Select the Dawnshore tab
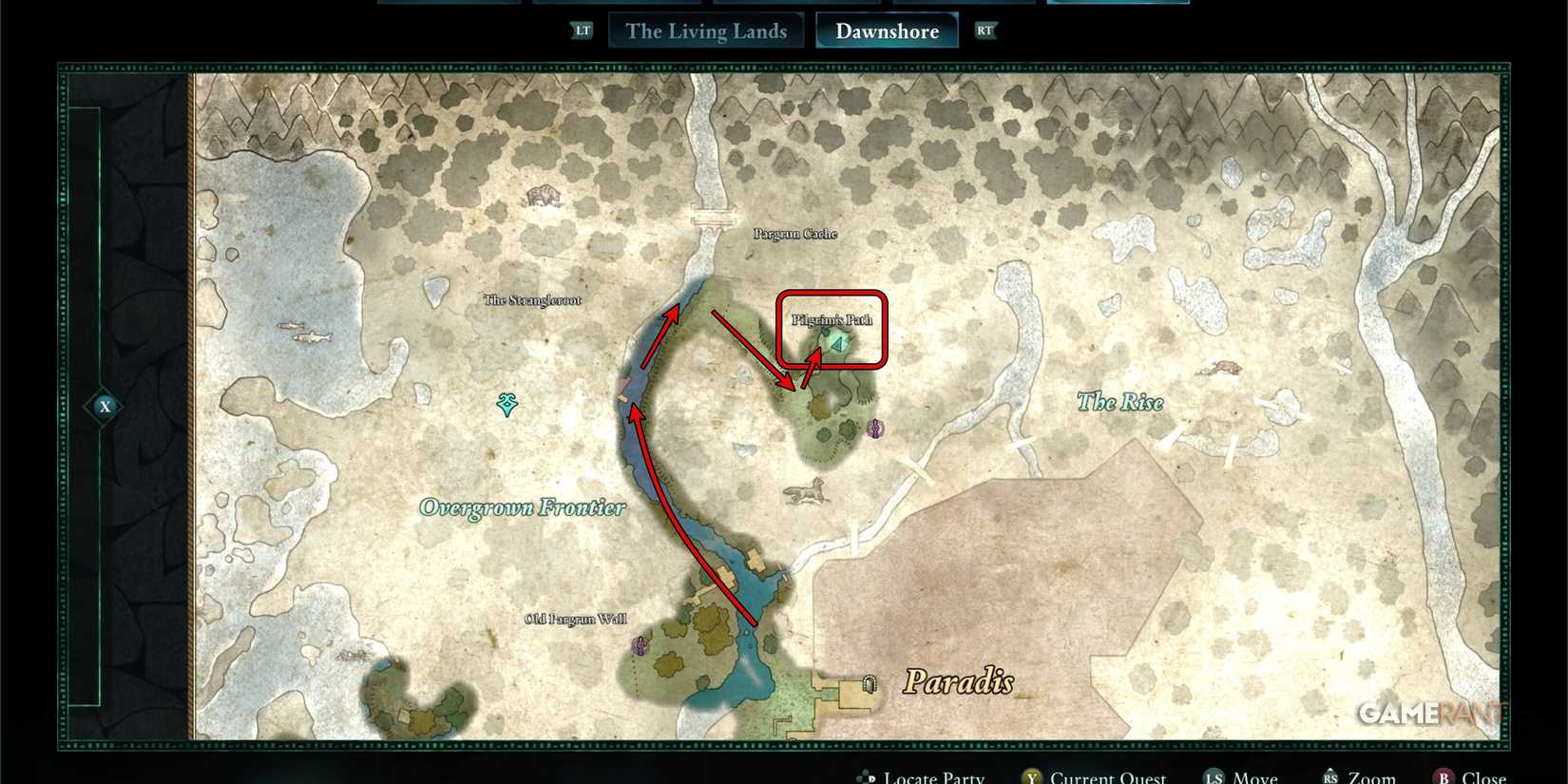This screenshot has height=784, width=1568. tap(887, 30)
